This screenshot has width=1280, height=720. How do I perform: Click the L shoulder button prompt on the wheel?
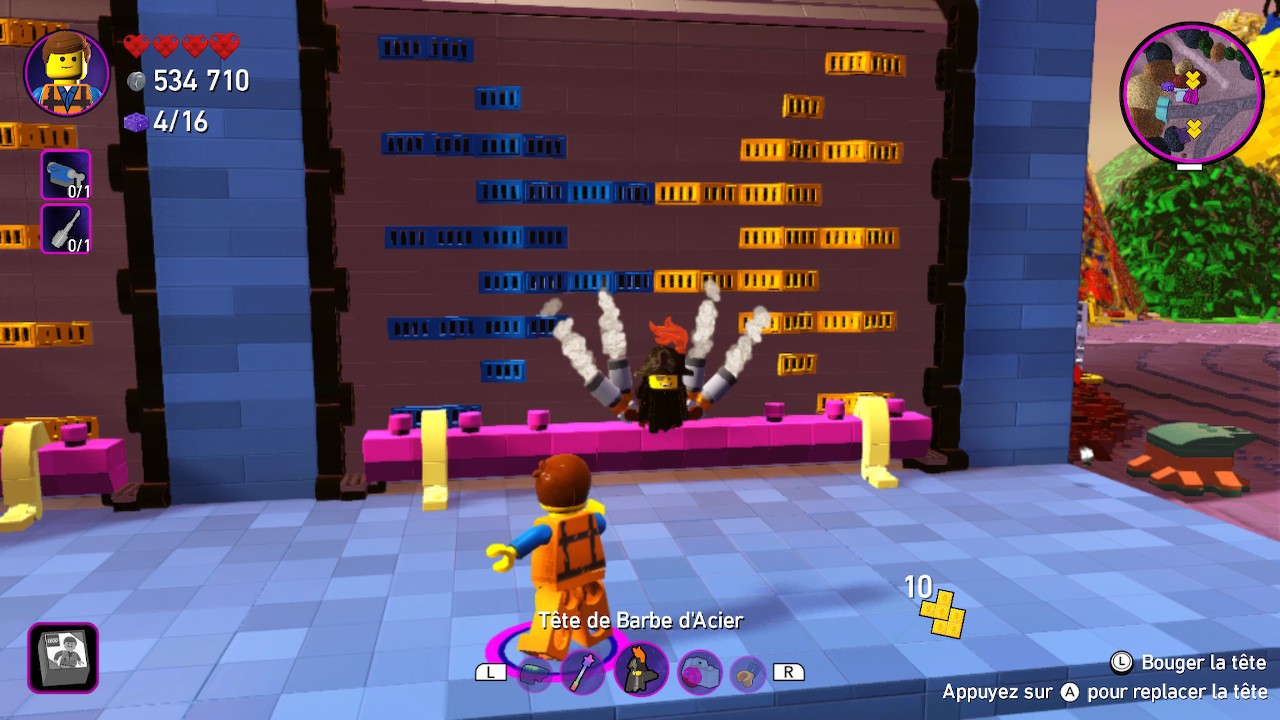490,672
